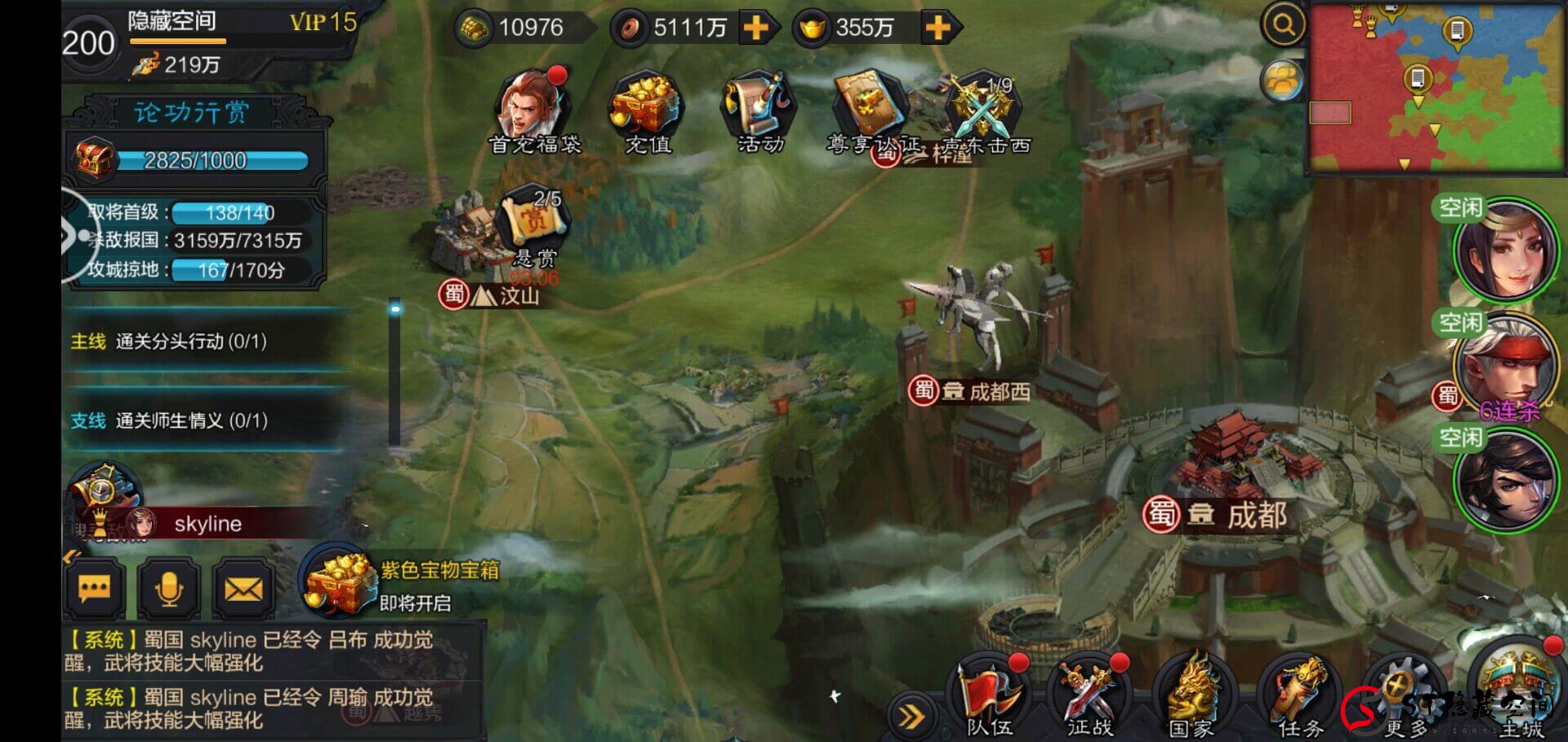
Task: Add more copper coins with plus button
Action: click(x=756, y=28)
